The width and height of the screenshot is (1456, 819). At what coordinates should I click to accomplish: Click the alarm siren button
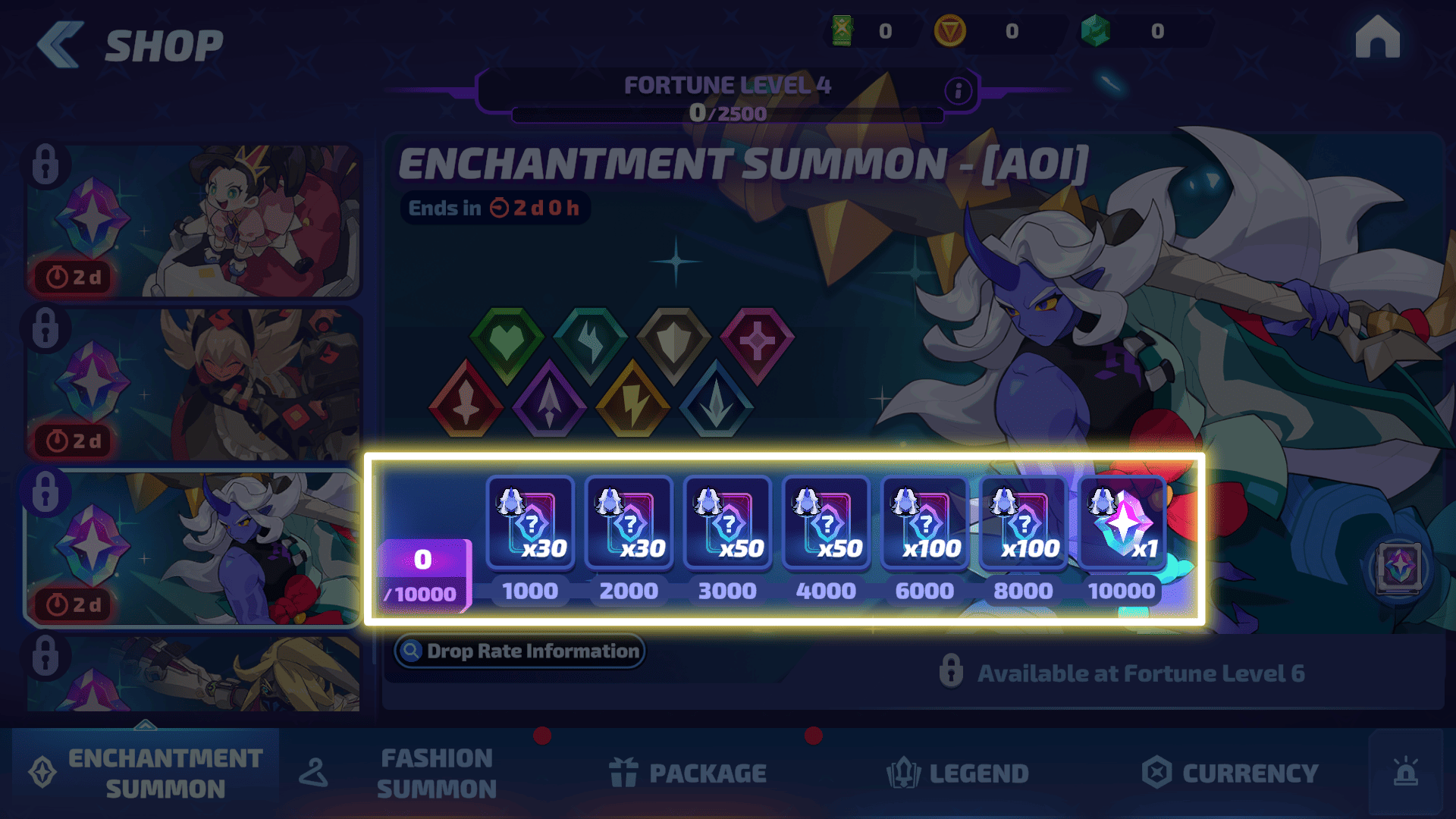1405,773
